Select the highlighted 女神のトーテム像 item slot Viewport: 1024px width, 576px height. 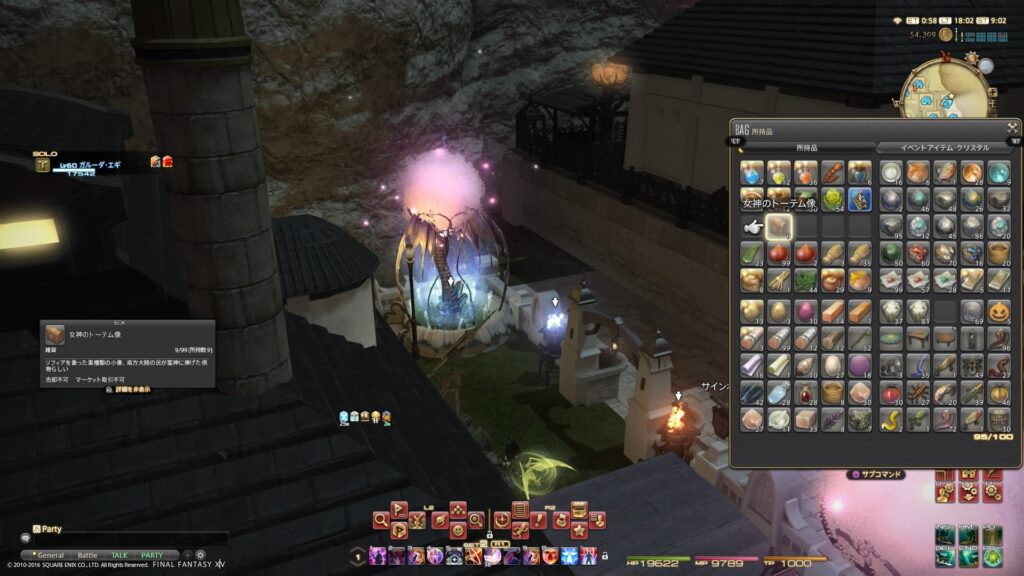point(779,226)
